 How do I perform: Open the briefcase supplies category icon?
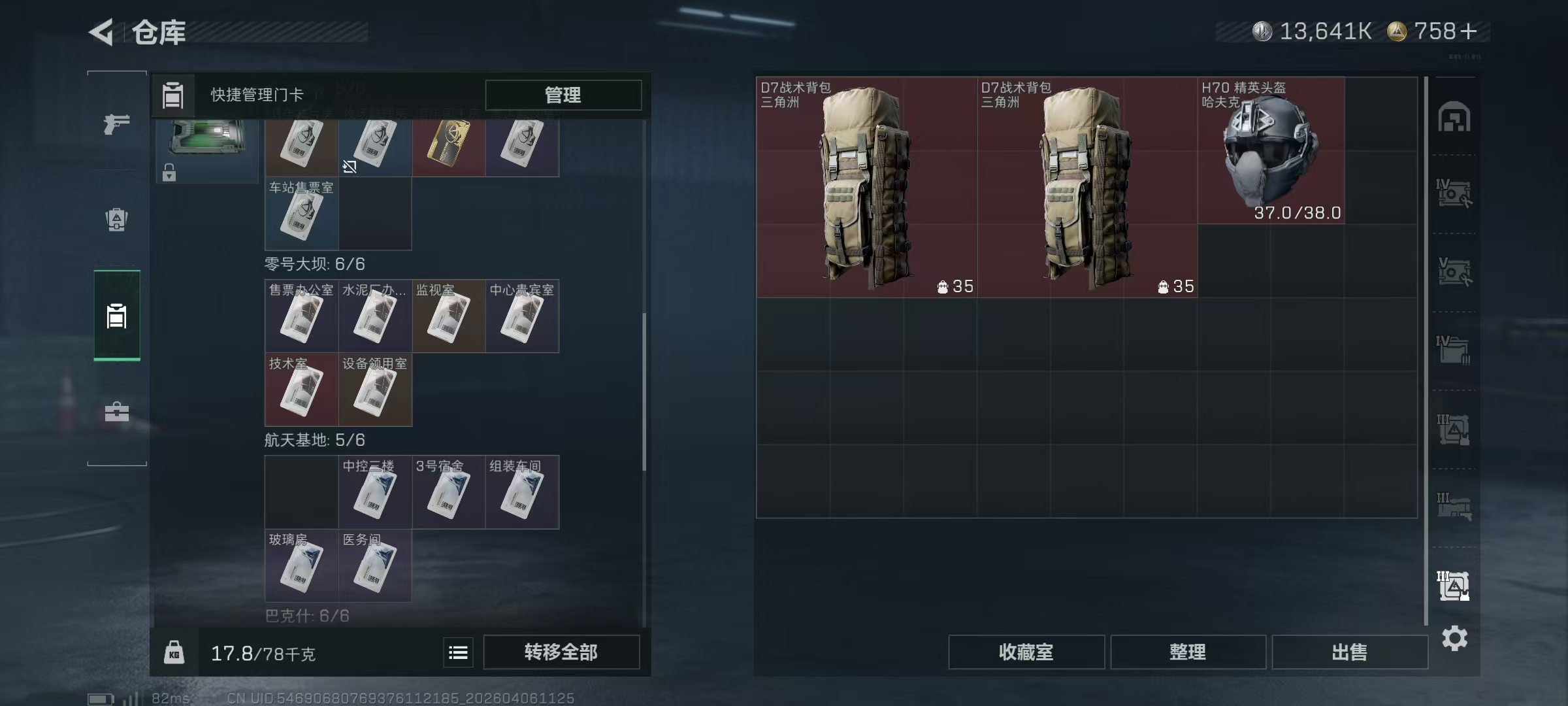coord(116,412)
